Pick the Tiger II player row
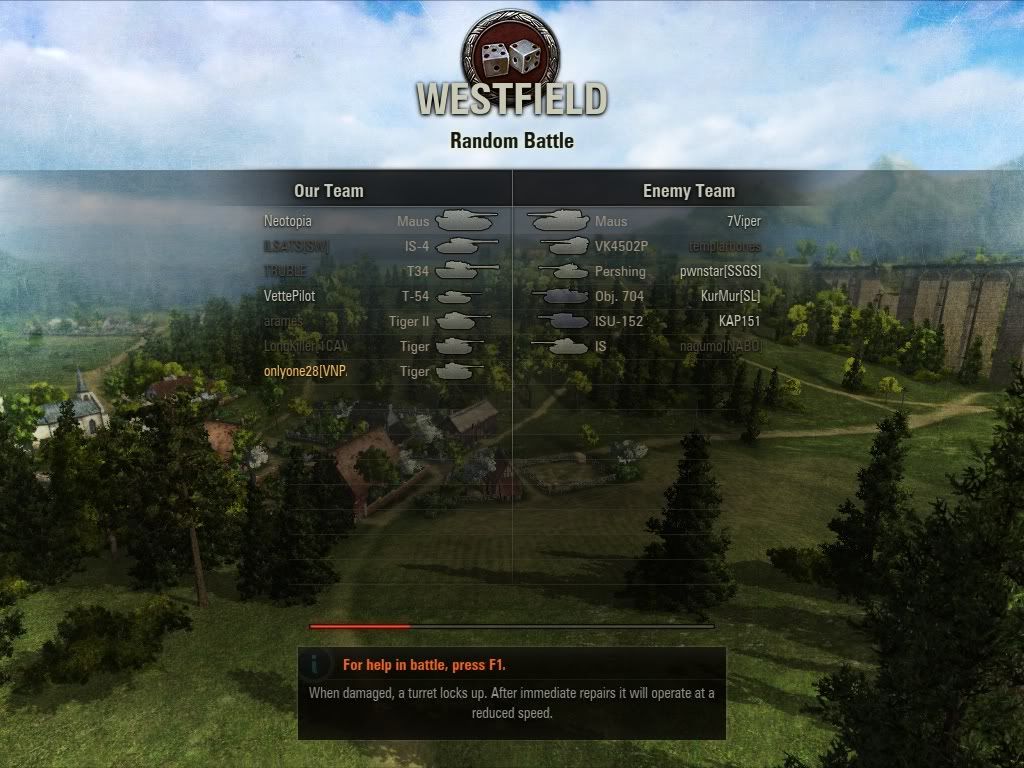Image resolution: width=1024 pixels, height=768 pixels. [380, 321]
